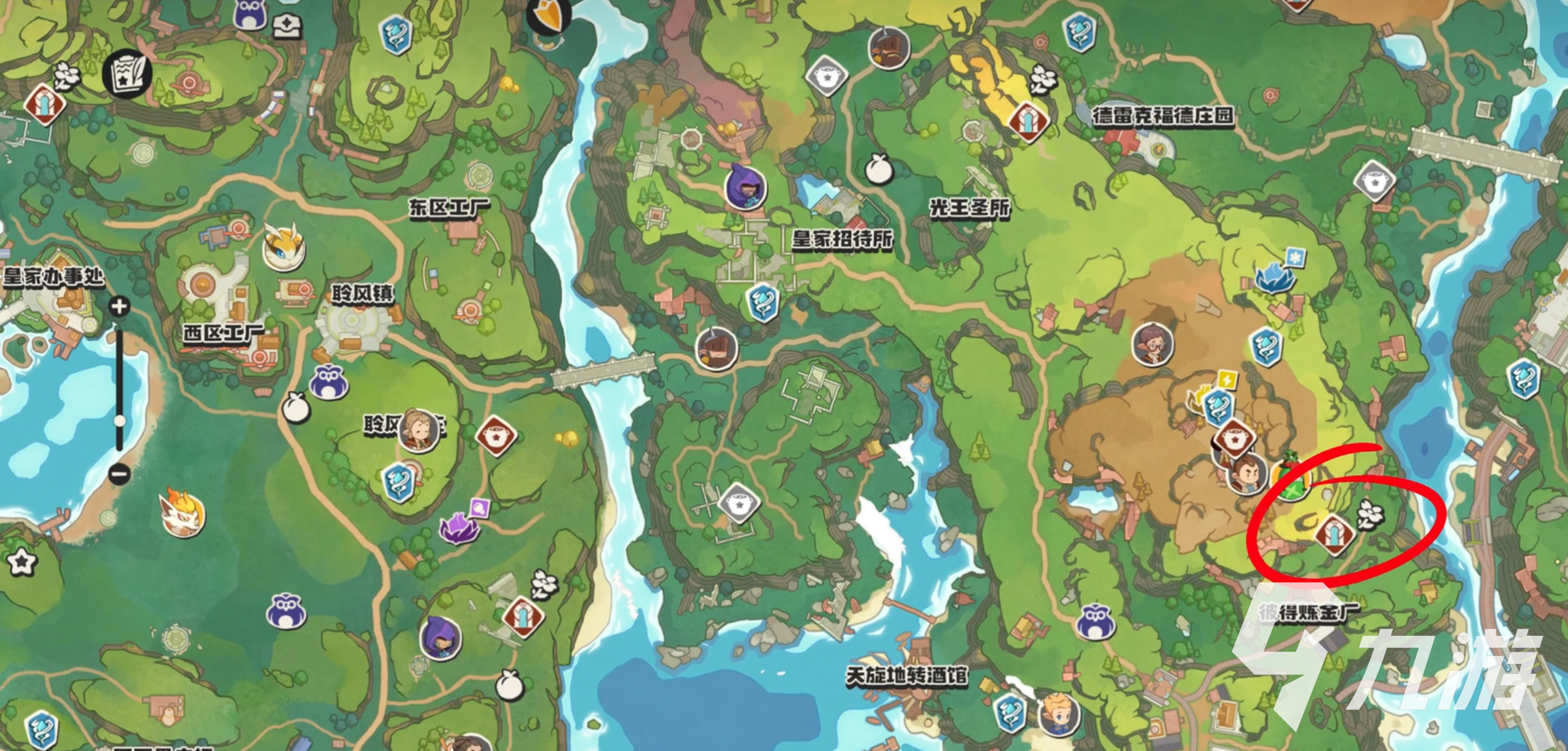Click the grey cooking pot marker near bridge

point(1374,181)
